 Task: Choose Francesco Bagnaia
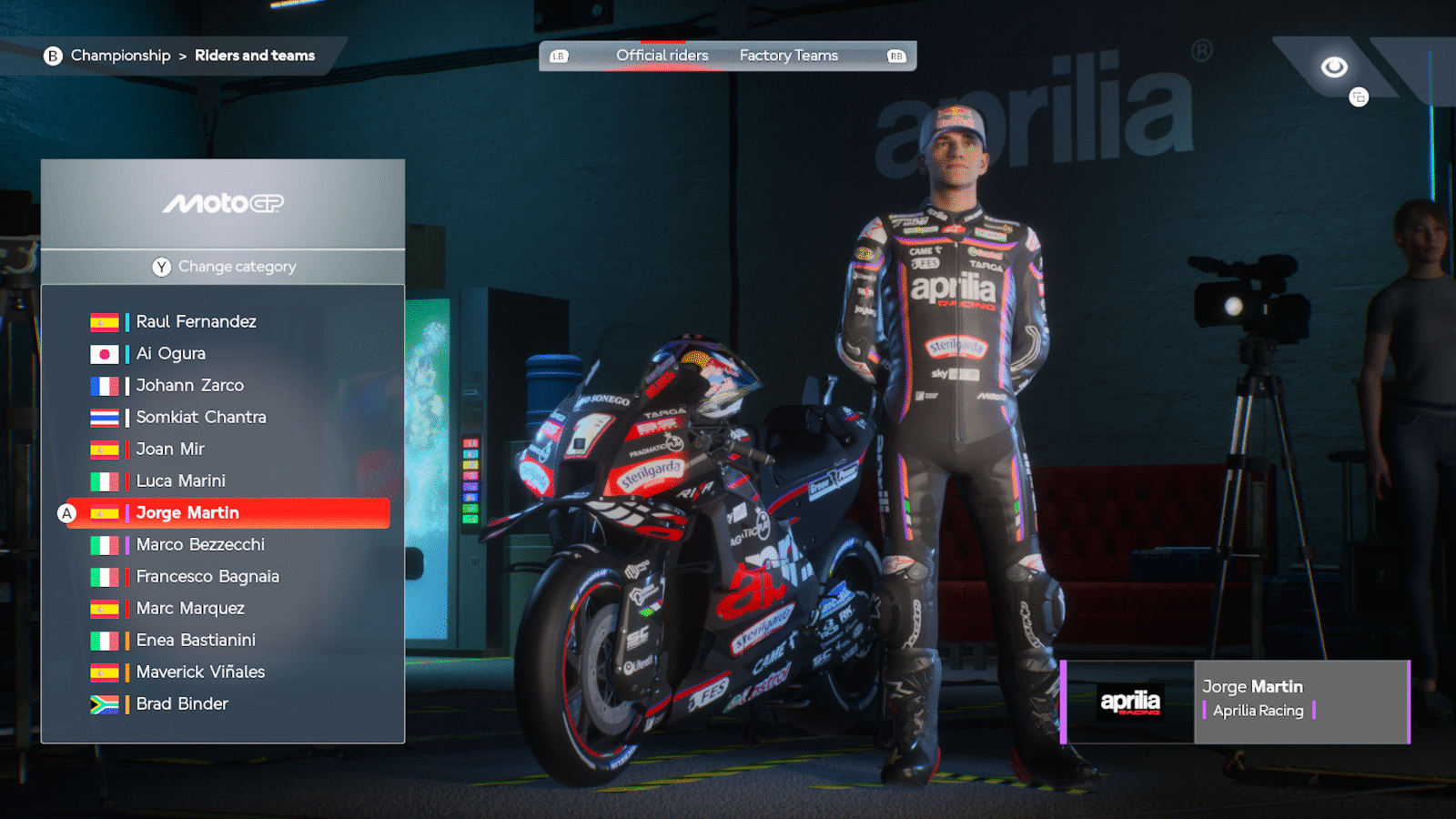pos(207,577)
